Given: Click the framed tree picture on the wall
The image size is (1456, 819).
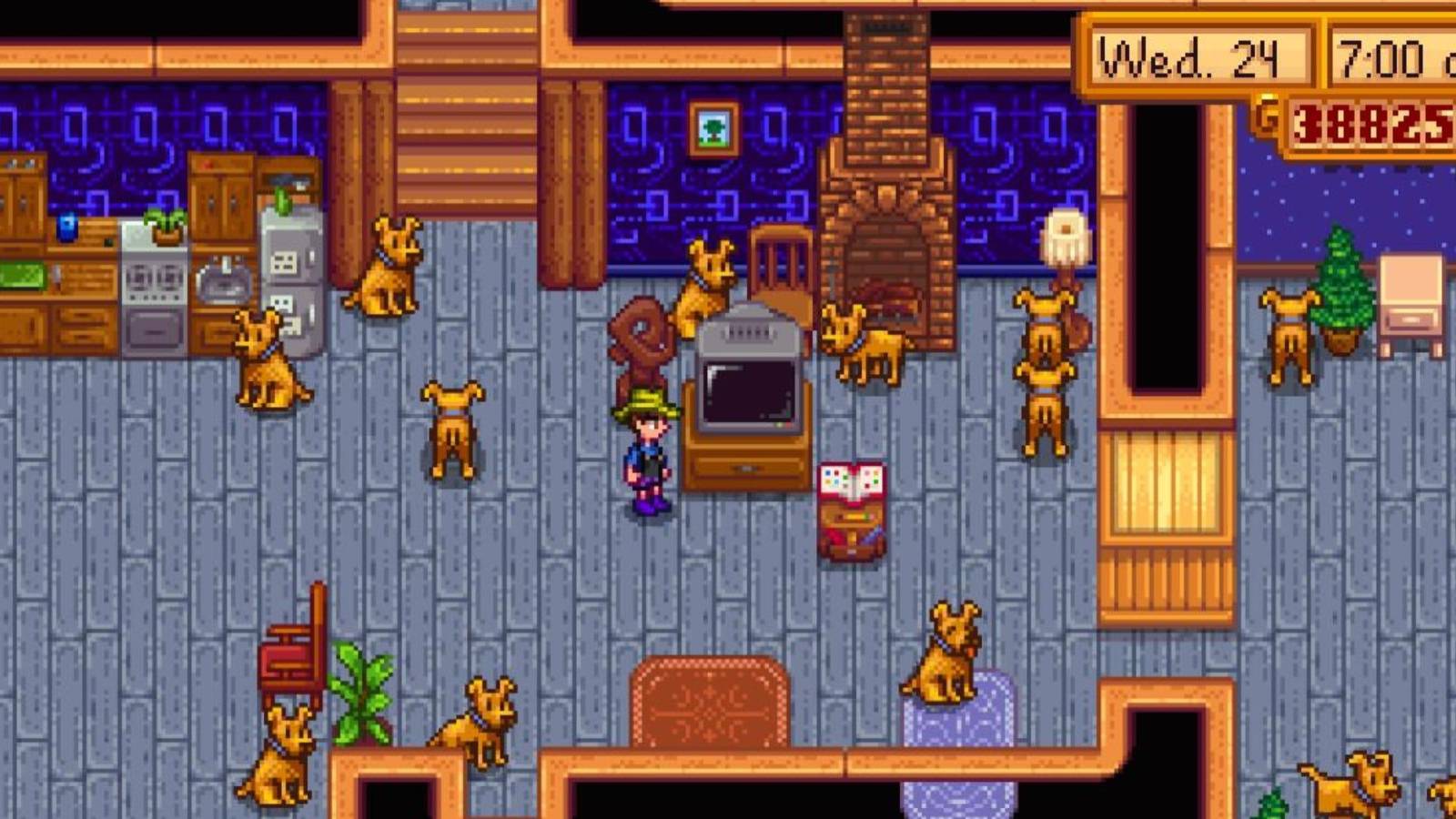Looking at the screenshot, I should pyautogui.click(x=713, y=127).
